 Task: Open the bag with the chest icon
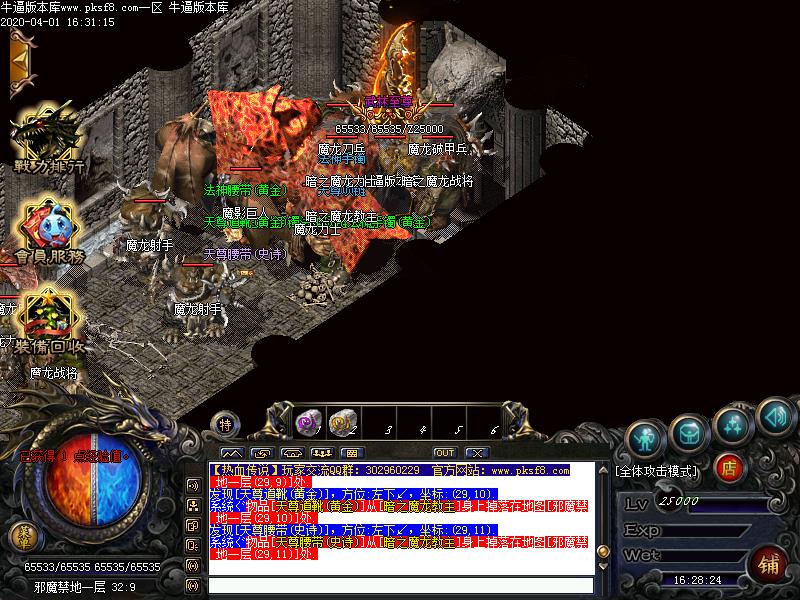point(688,431)
